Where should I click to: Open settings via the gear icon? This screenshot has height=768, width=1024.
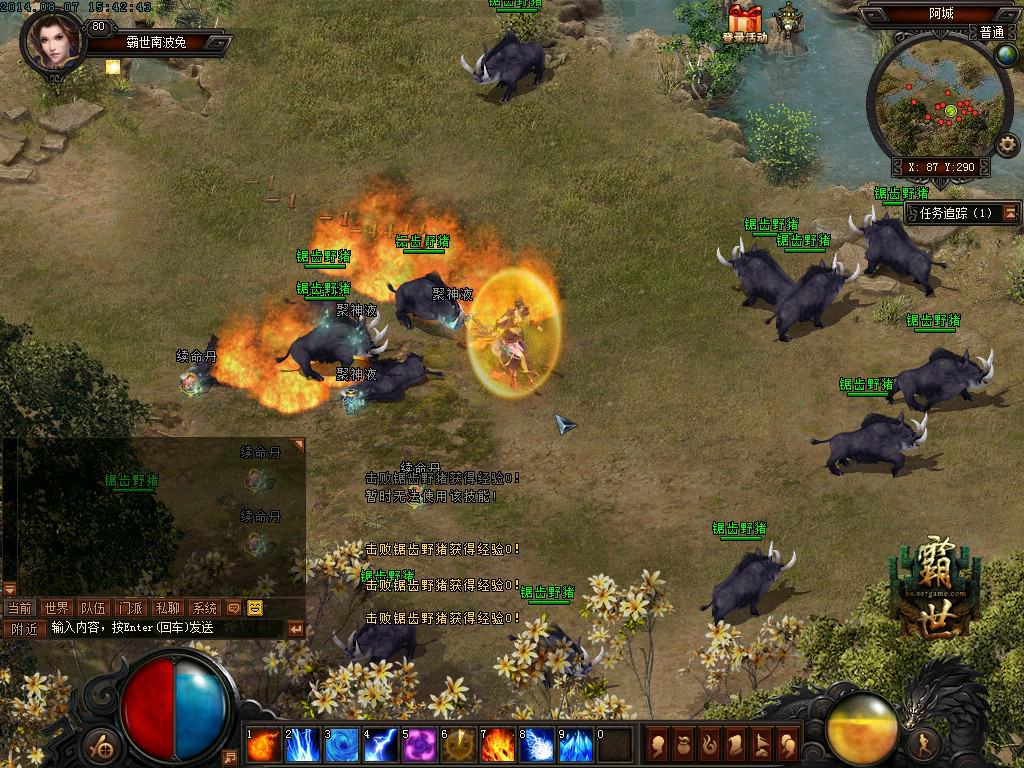pos(1007,145)
